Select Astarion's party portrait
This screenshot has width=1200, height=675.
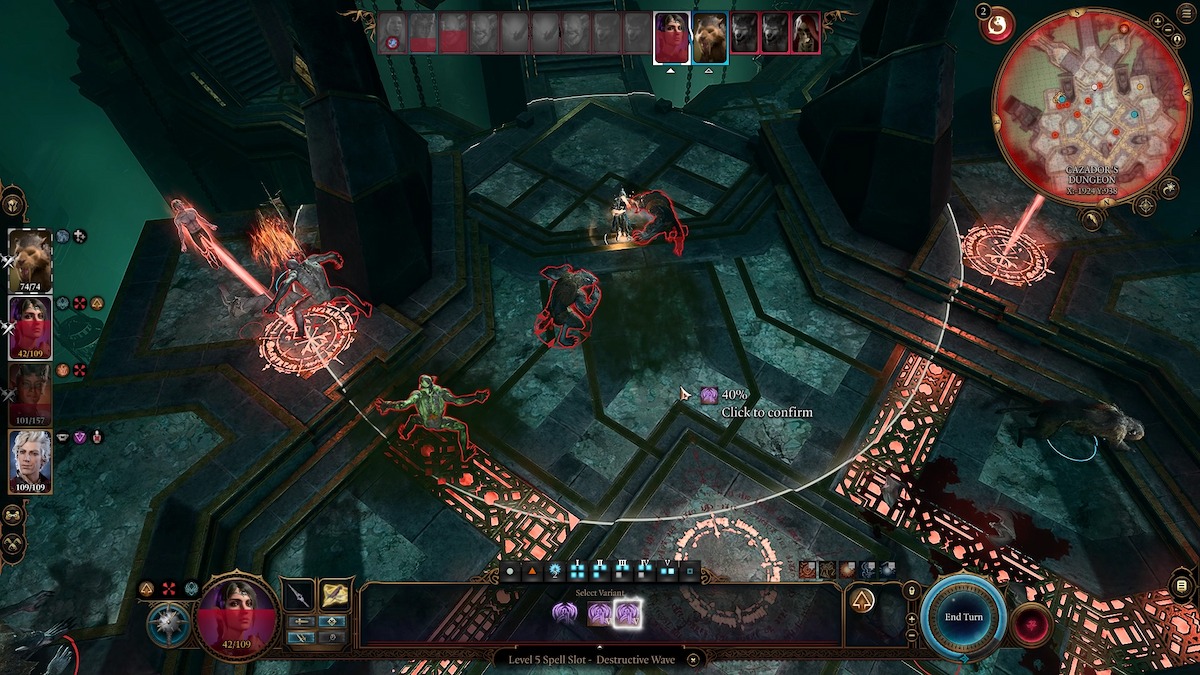click(x=30, y=461)
